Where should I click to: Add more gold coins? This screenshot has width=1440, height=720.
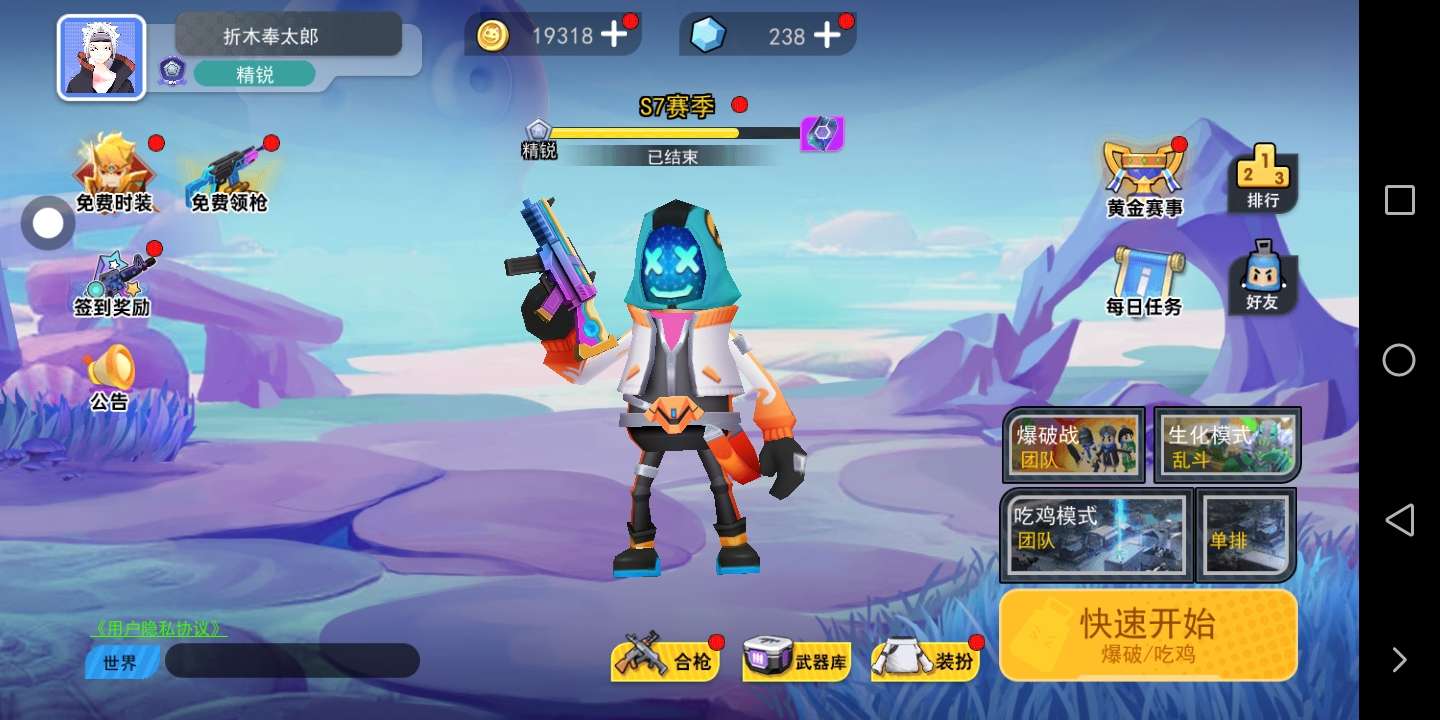[x=613, y=36]
